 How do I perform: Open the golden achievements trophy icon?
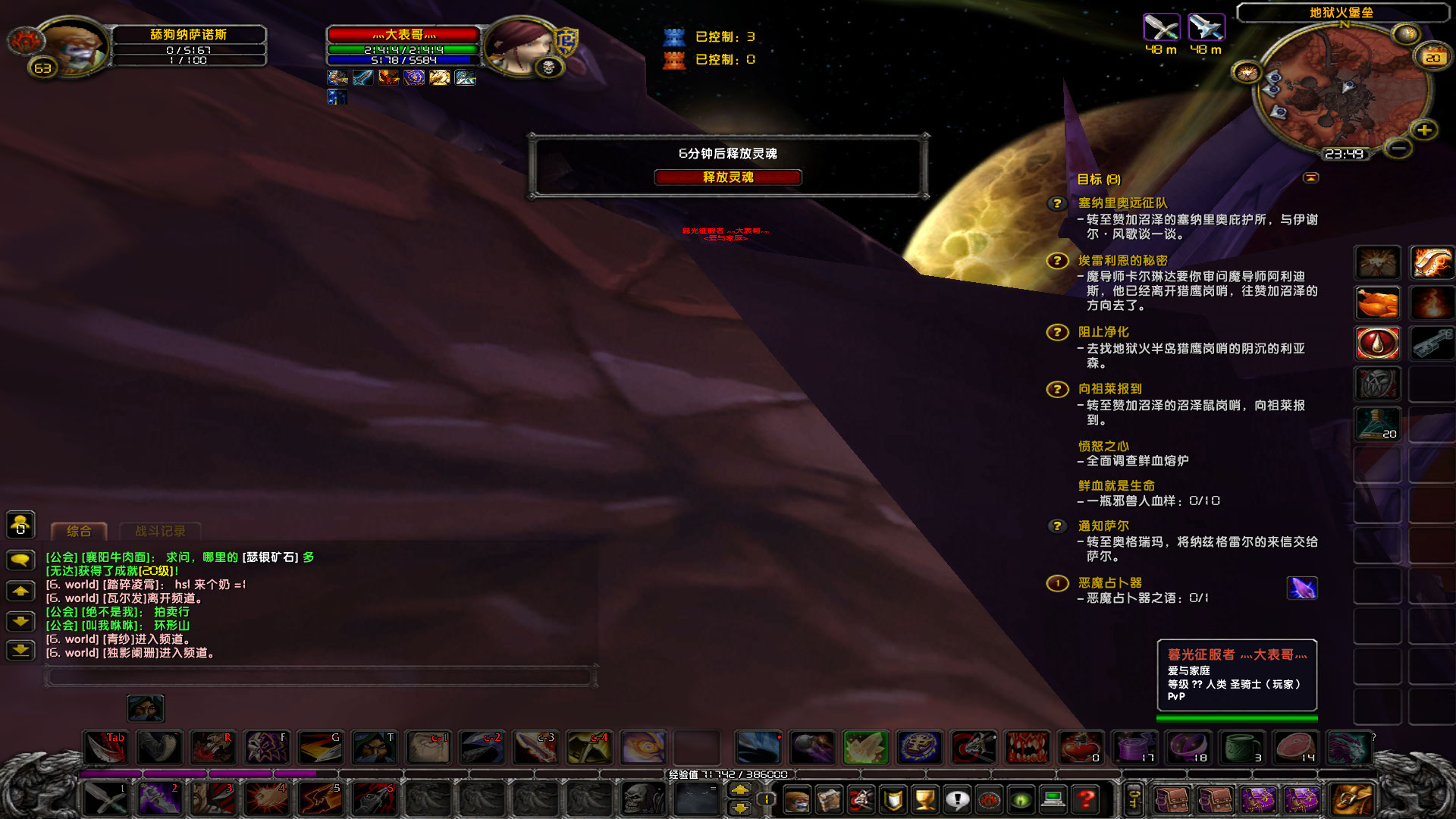pyautogui.click(x=925, y=800)
